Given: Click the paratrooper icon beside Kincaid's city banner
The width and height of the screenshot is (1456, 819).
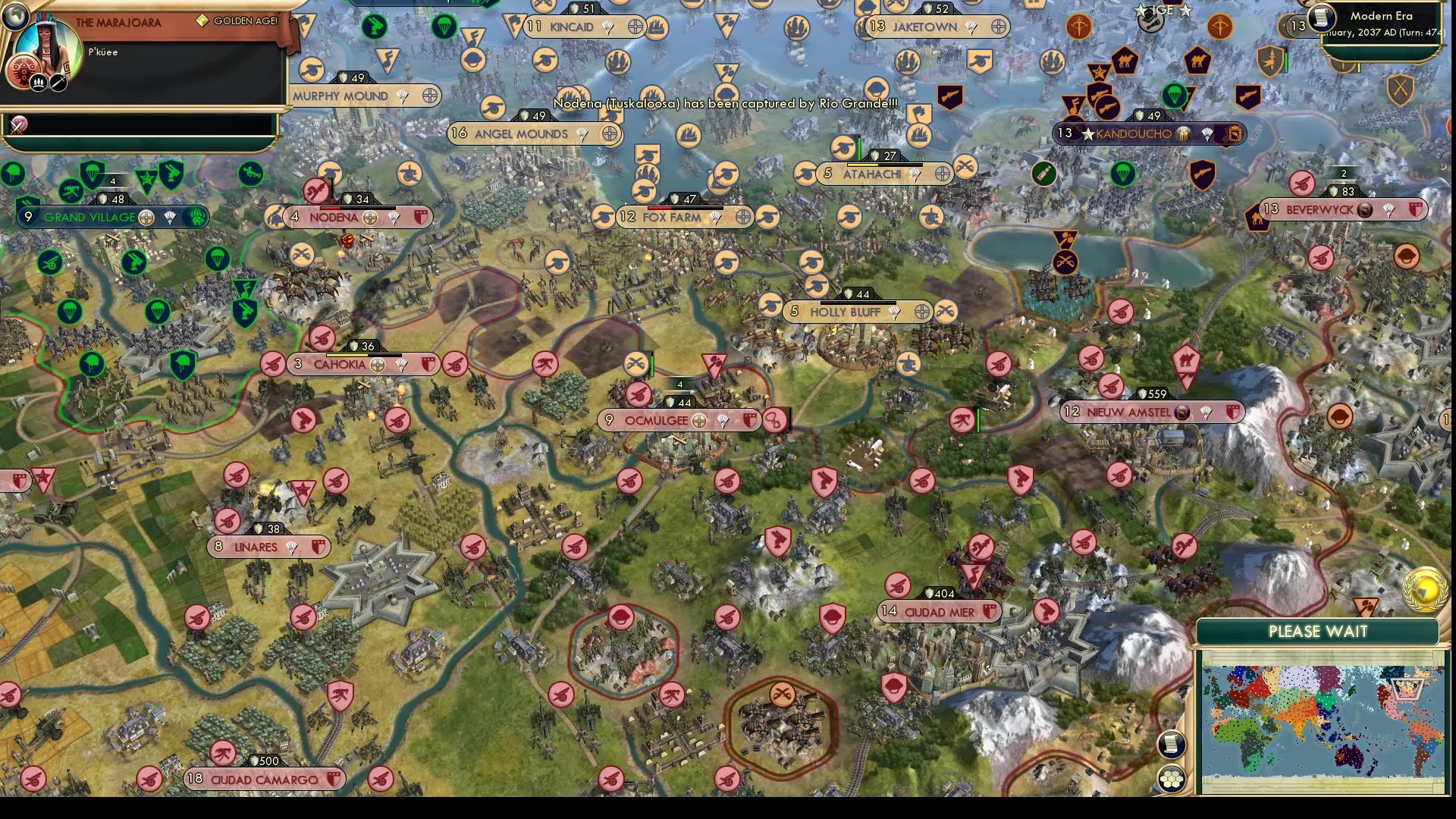Looking at the screenshot, I should [607, 28].
